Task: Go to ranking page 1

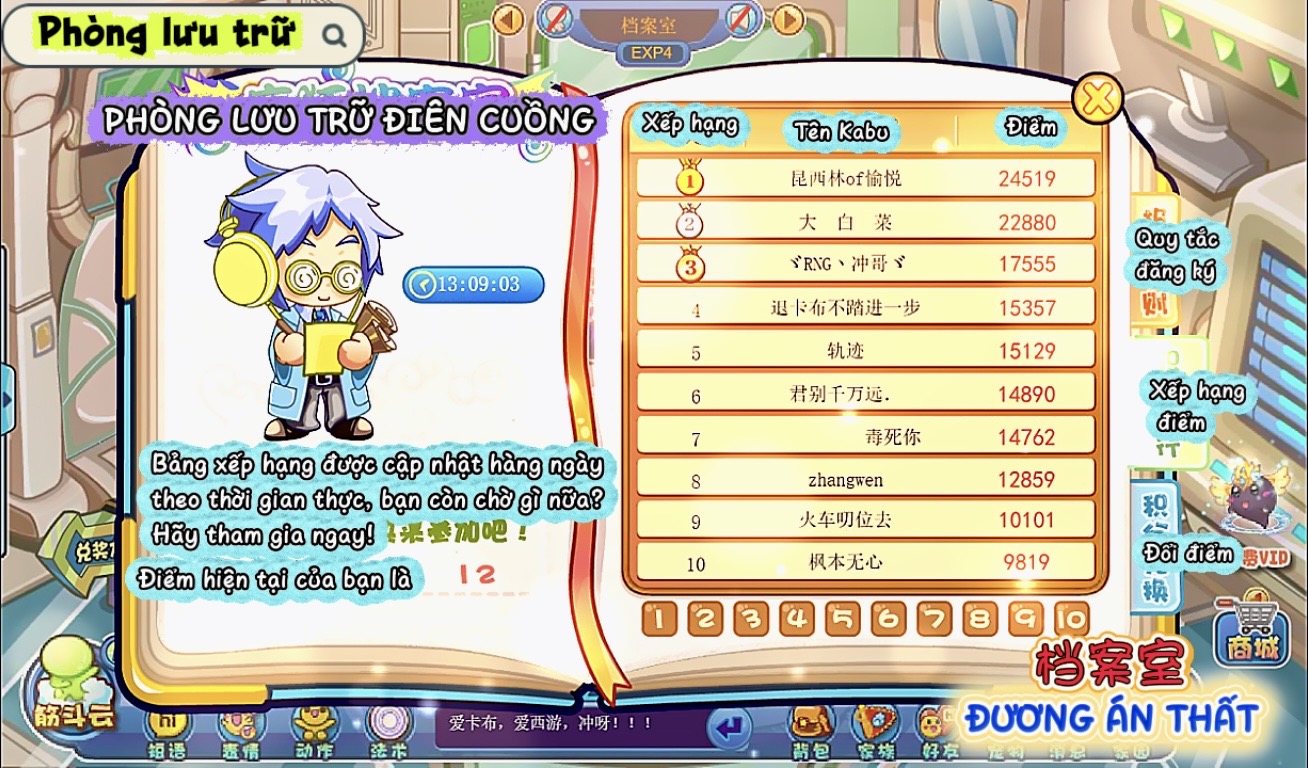Action: [x=658, y=619]
